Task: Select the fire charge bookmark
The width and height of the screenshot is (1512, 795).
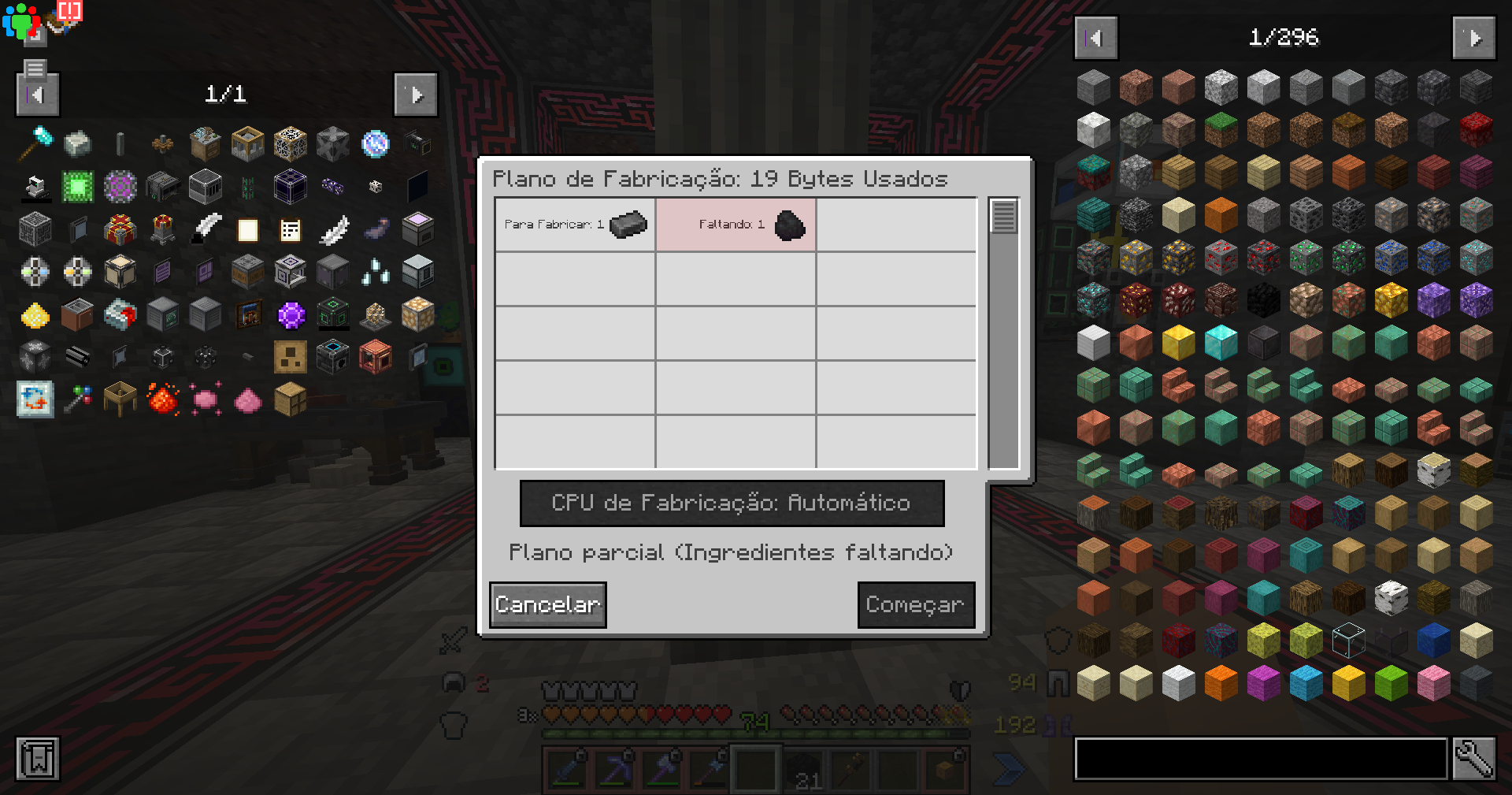Action: (161, 398)
